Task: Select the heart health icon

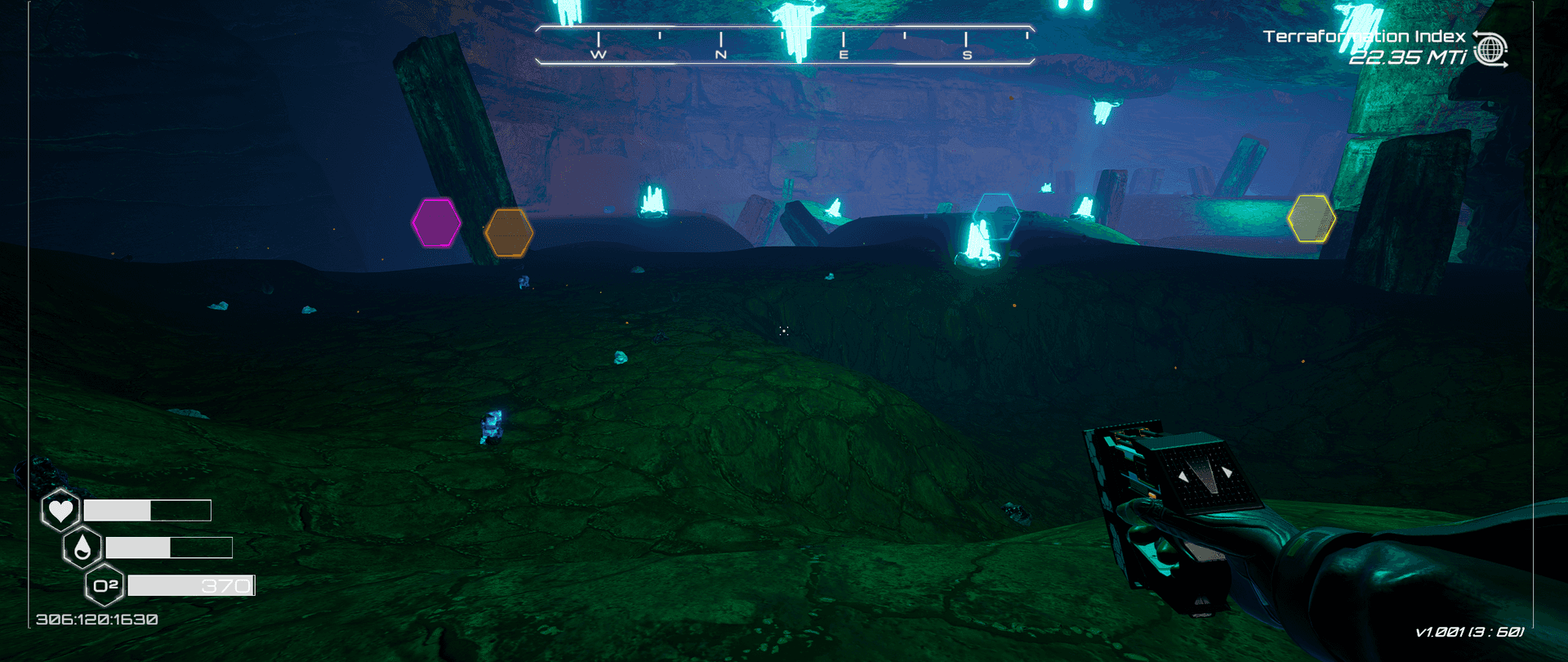Action: click(x=60, y=511)
